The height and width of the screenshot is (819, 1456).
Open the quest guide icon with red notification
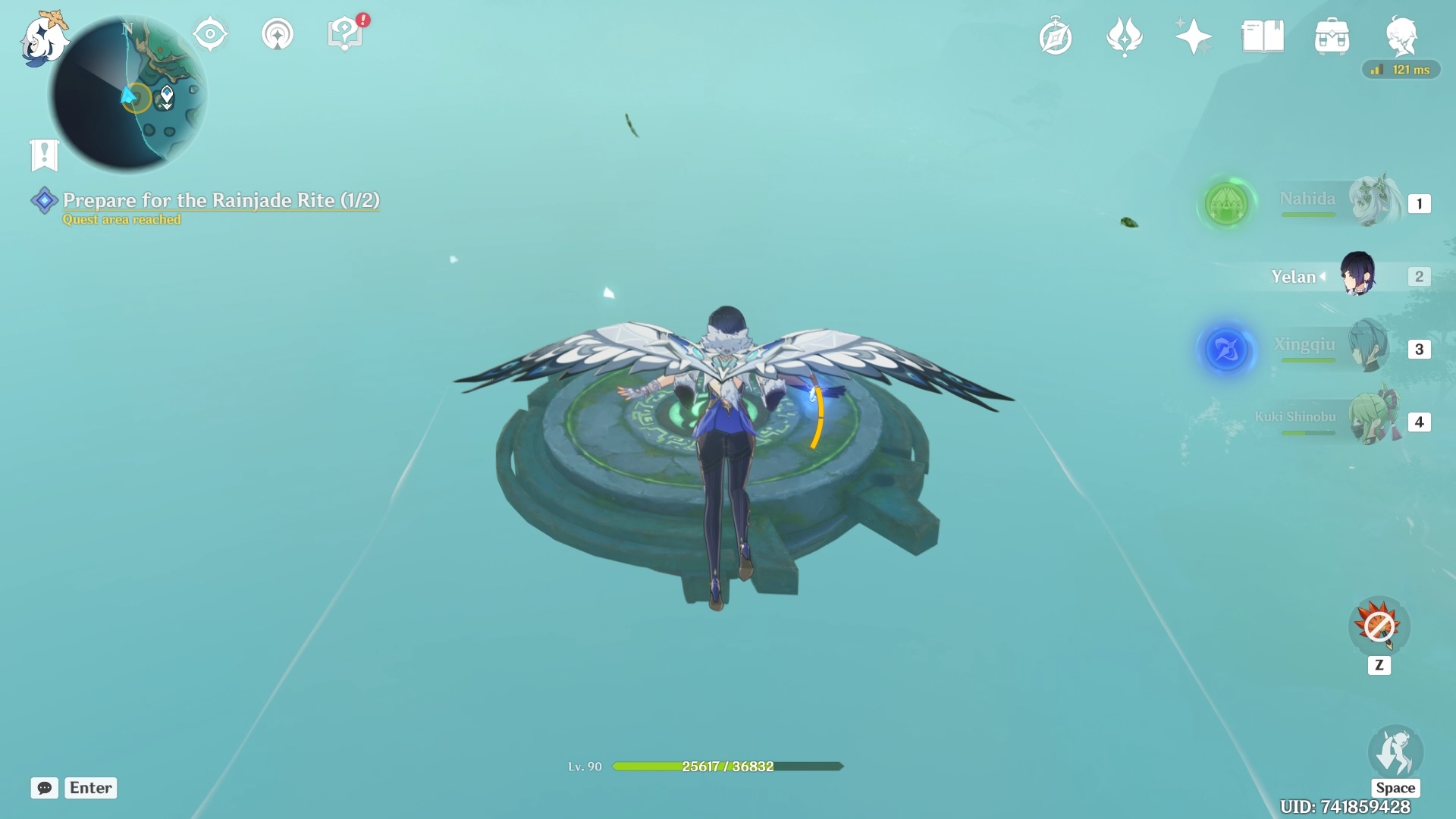coord(344,32)
